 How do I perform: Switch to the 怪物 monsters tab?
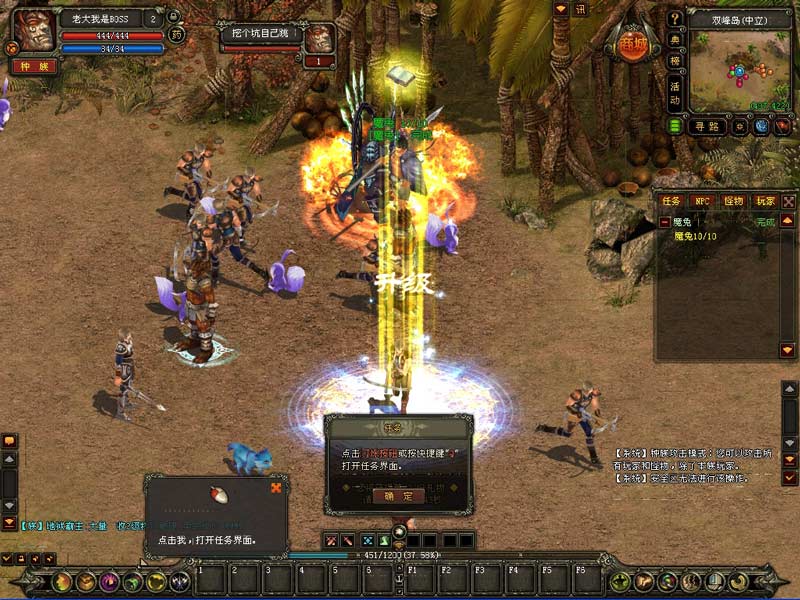click(x=734, y=201)
